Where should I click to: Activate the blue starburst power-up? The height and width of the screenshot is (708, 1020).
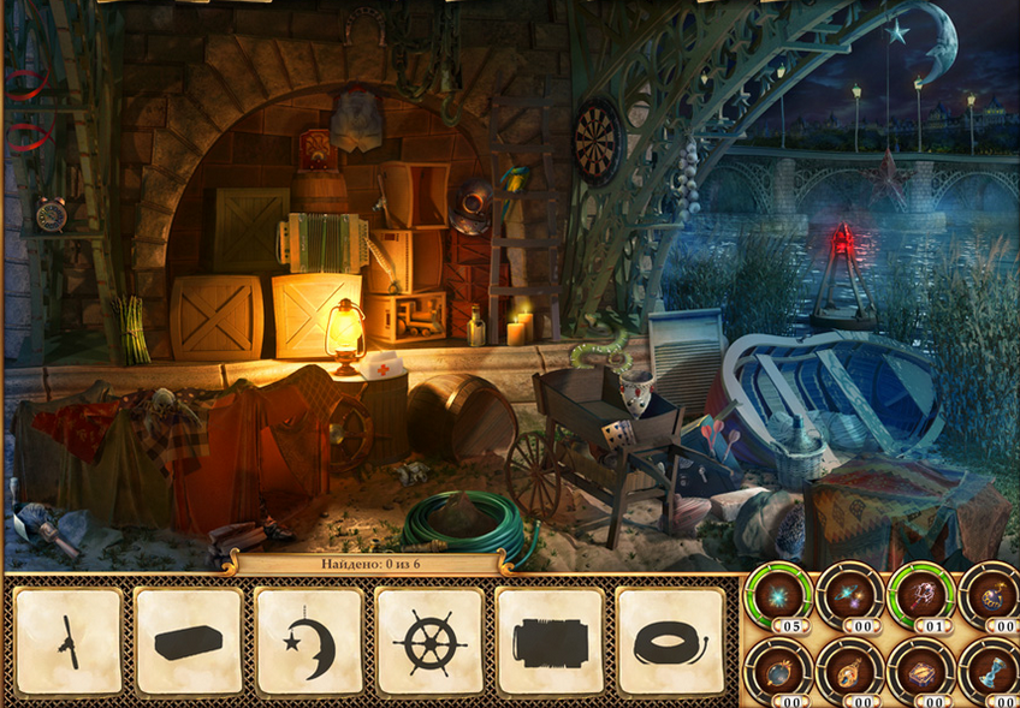click(x=777, y=597)
